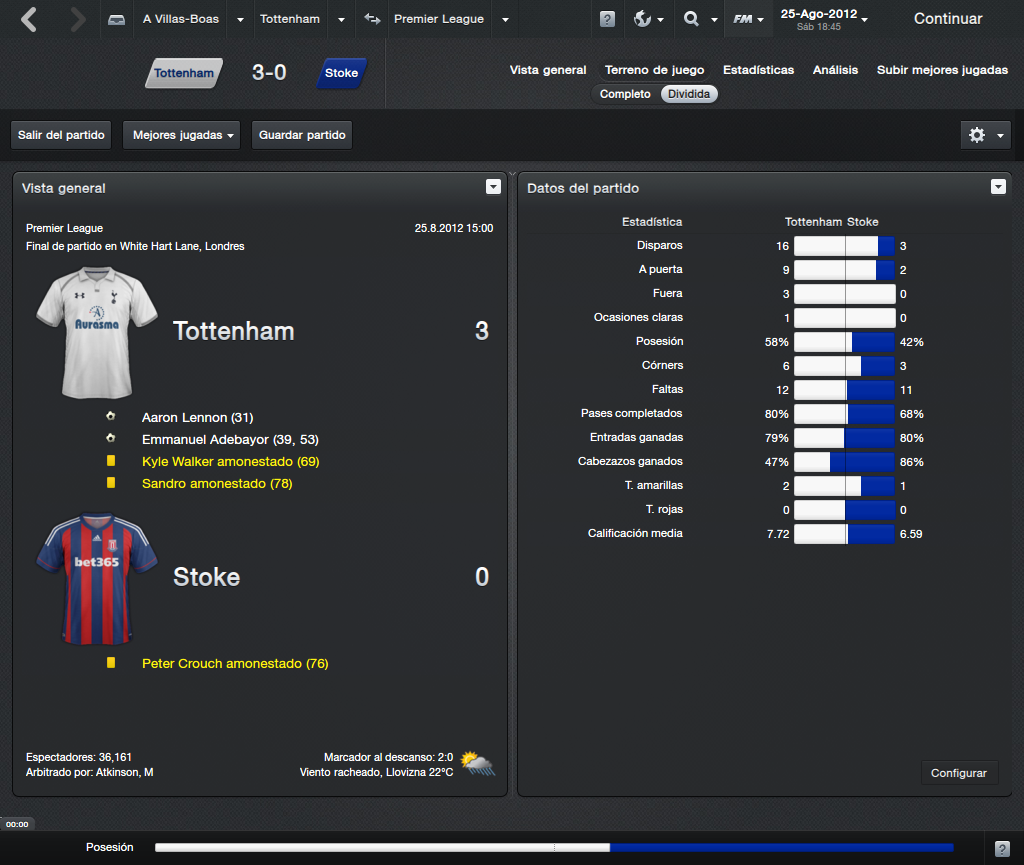Save with Guardar partido button
The image size is (1024, 865).
click(x=302, y=135)
